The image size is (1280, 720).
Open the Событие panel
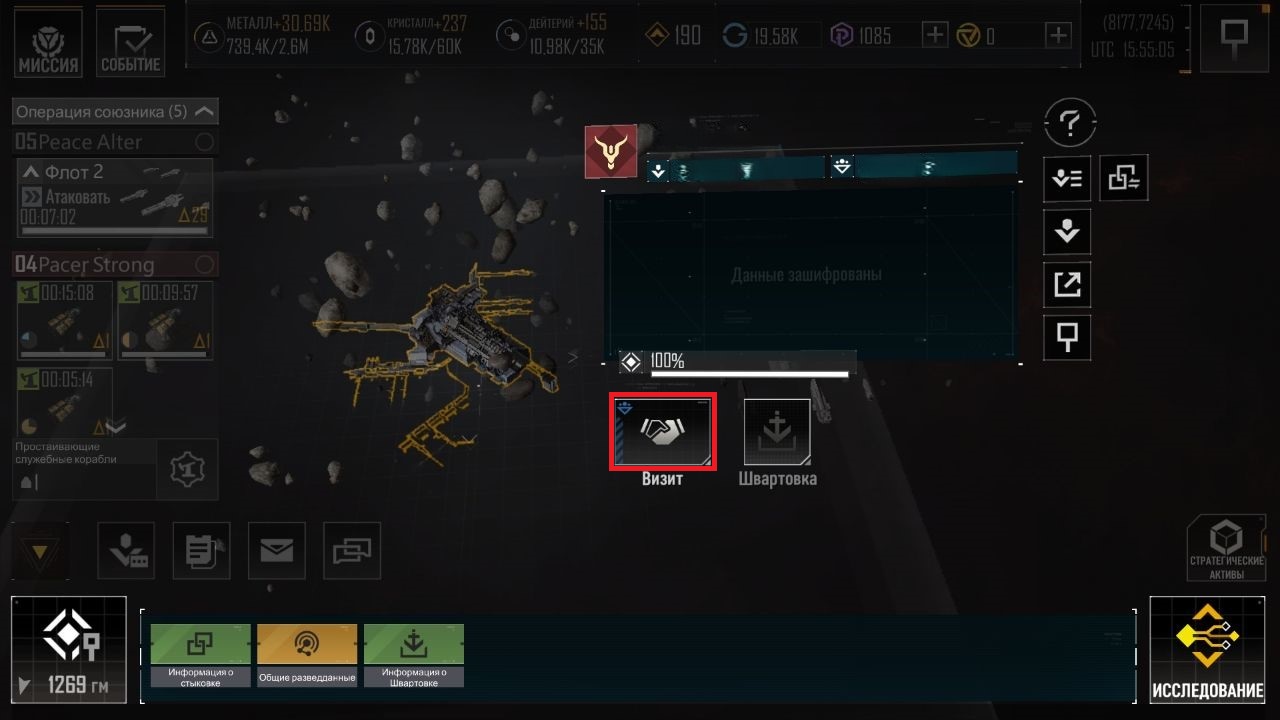(130, 44)
